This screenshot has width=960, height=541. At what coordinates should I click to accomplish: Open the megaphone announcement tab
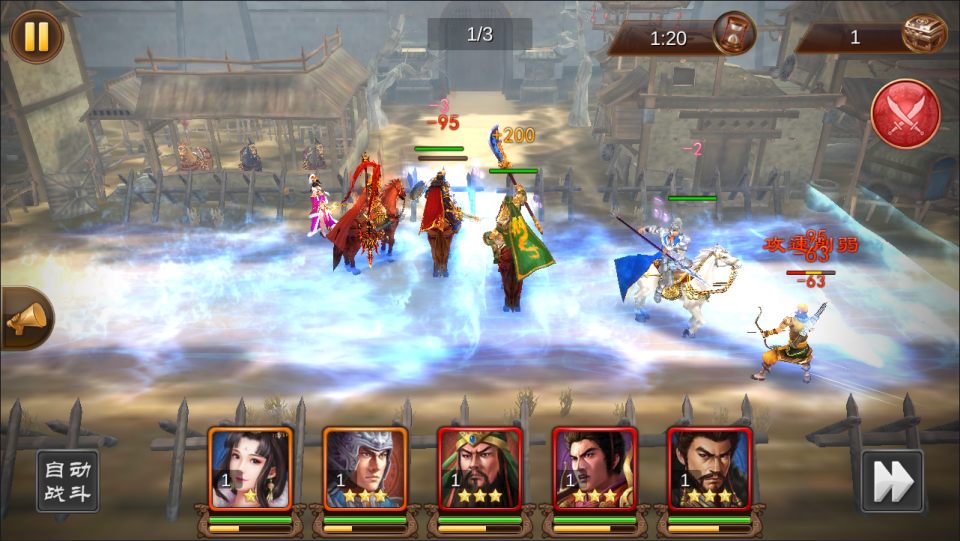24,319
